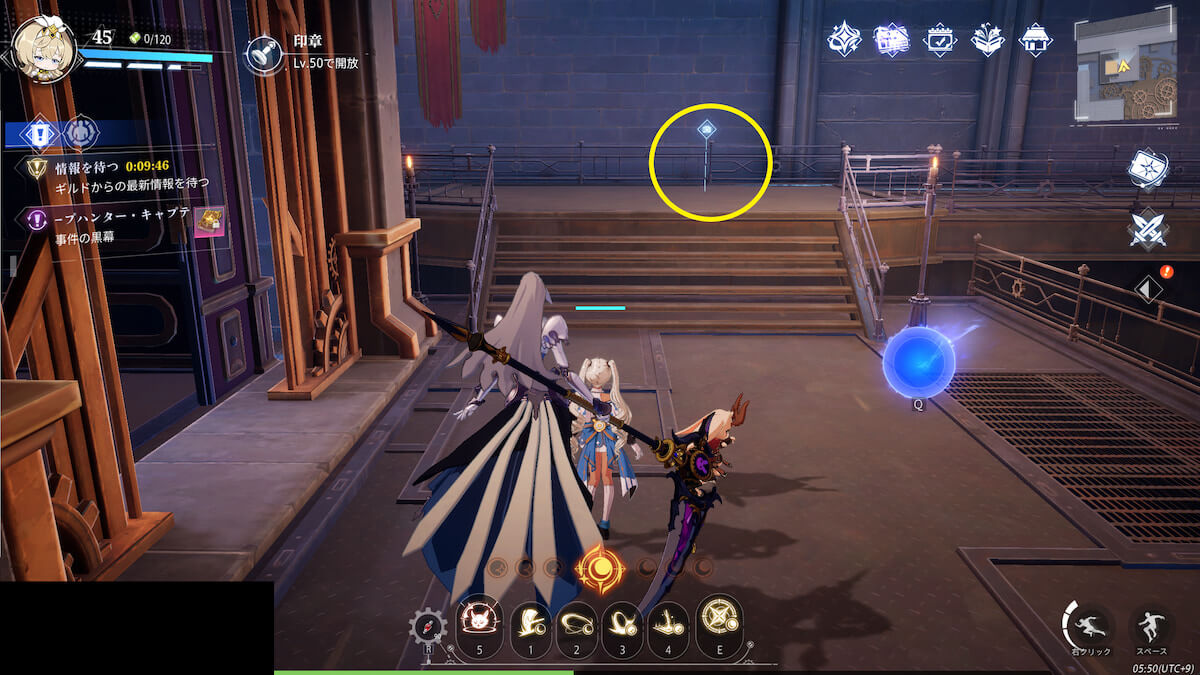Screen dimensions: 1200x675
Task: Open the compass star card icon
Action: (x=1148, y=168)
